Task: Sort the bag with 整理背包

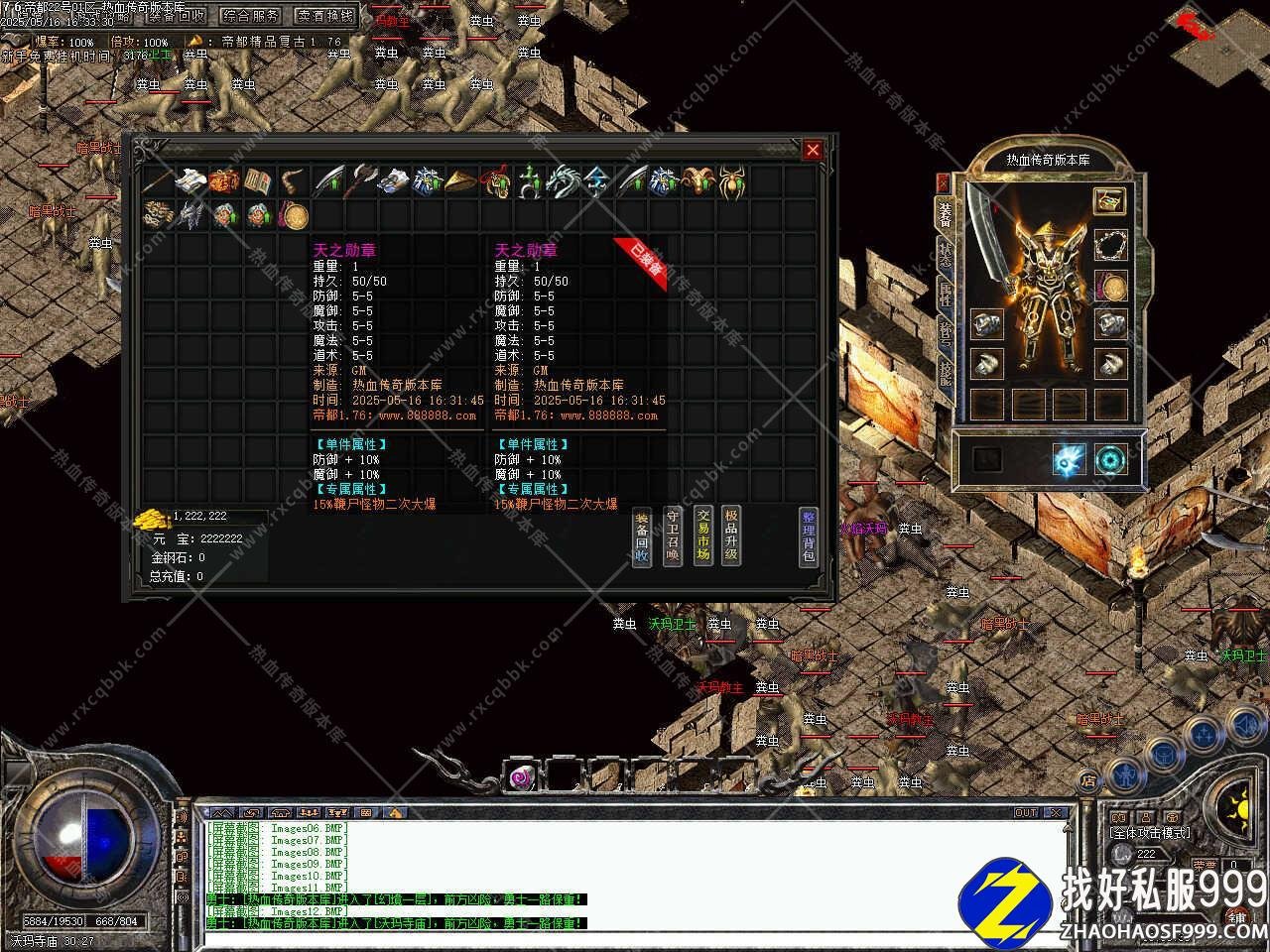Action: [809, 536]
